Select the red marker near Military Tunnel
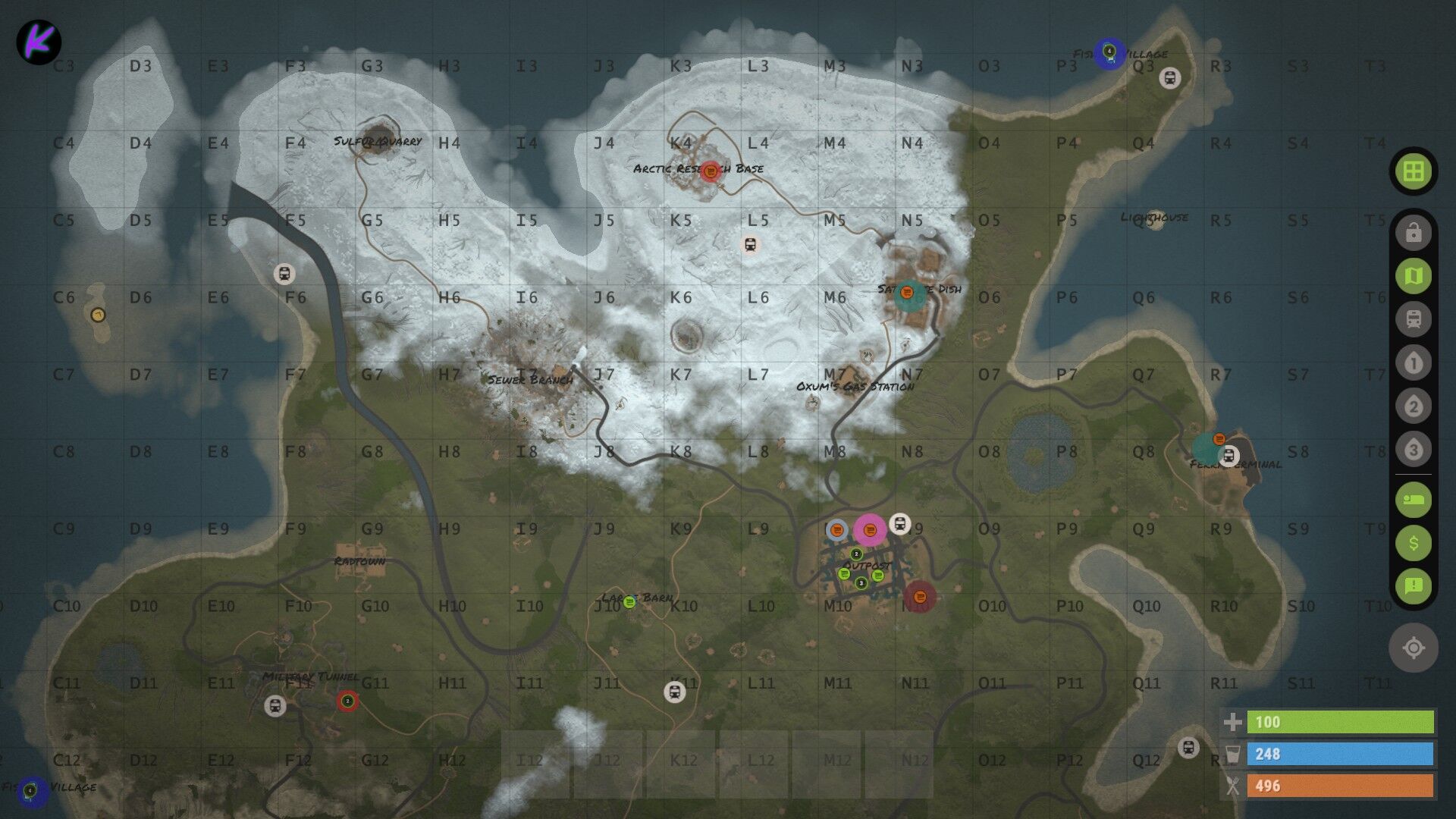The height and width of the screenshot is (819, 1456). tap(347, 701)
